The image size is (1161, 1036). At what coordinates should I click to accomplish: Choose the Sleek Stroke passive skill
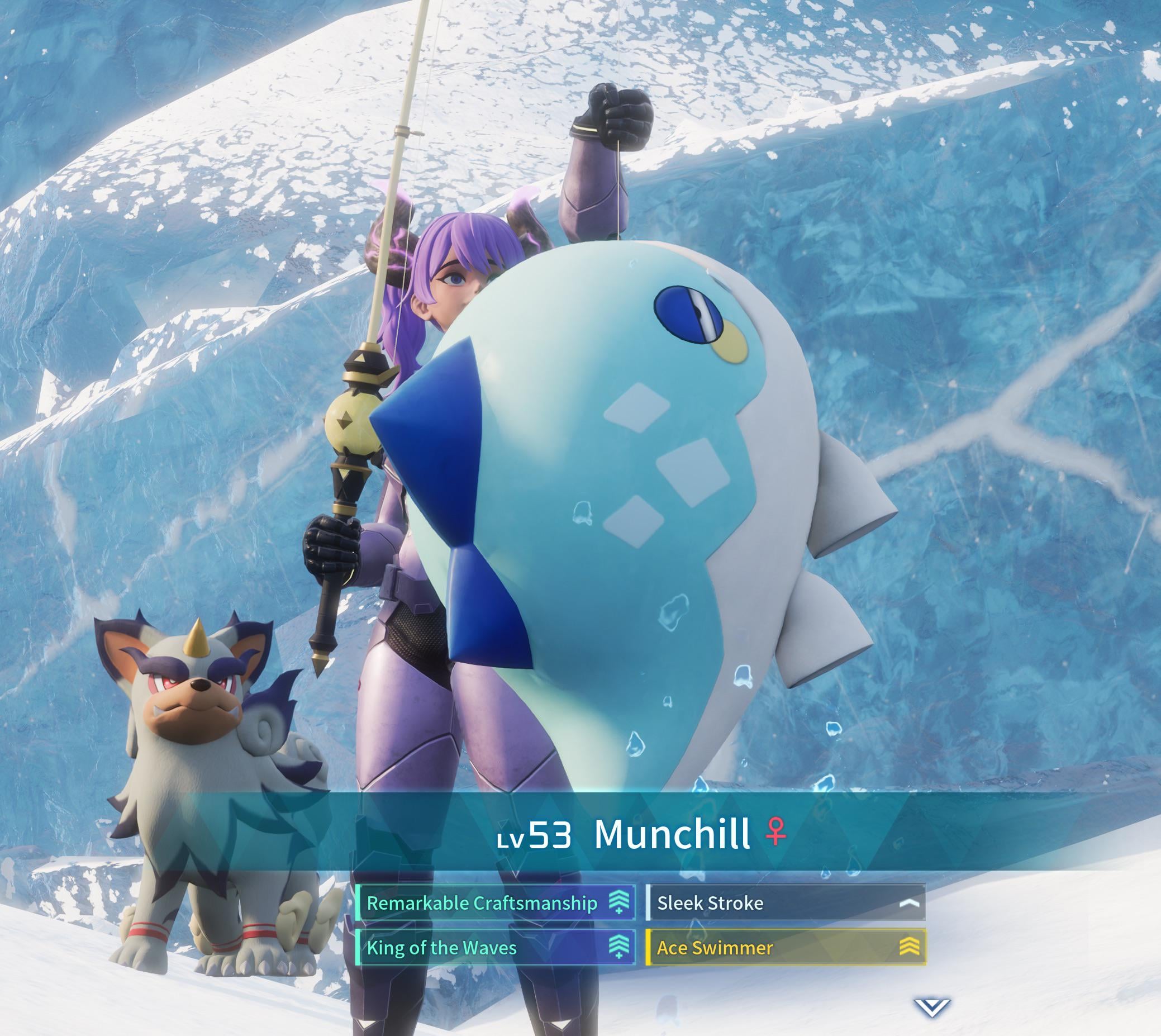click(x=786, y=903)
